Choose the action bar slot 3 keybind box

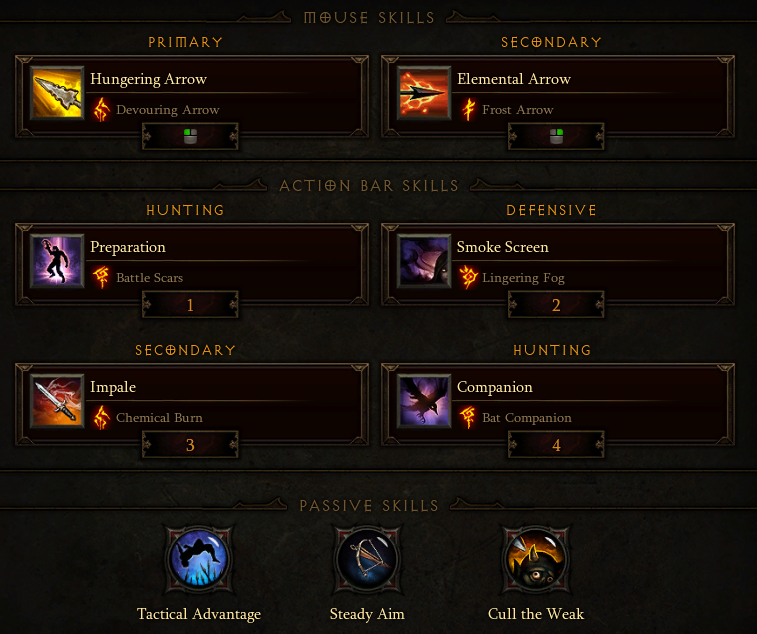pos(190,445)
